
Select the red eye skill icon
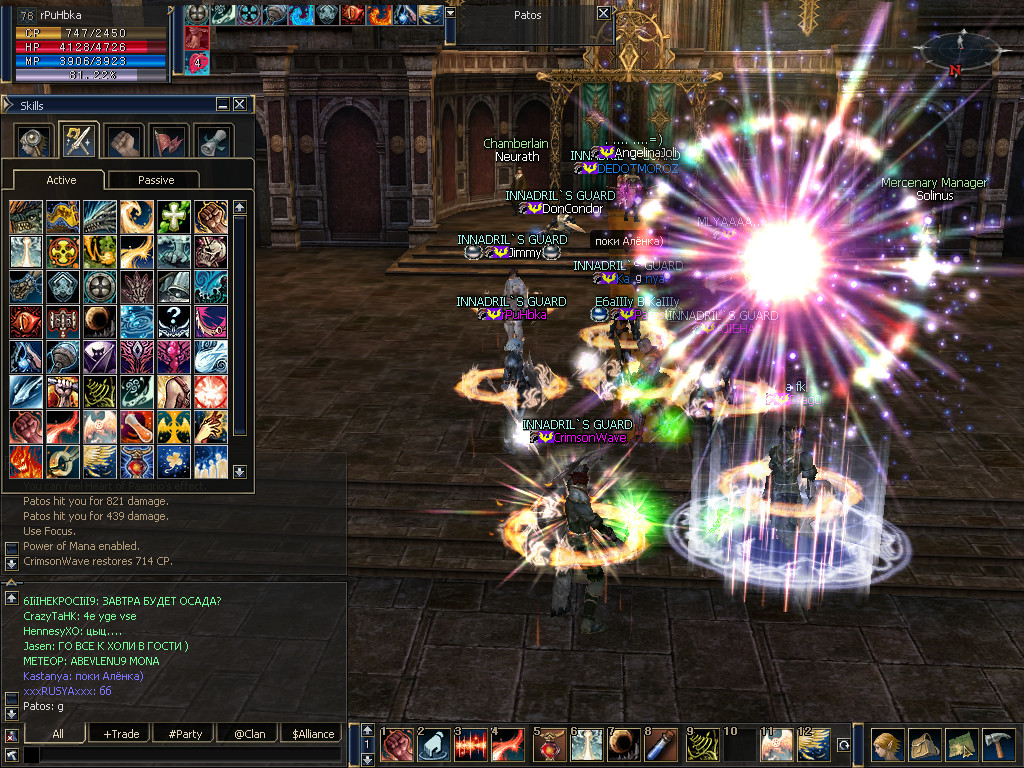[26, 320]
